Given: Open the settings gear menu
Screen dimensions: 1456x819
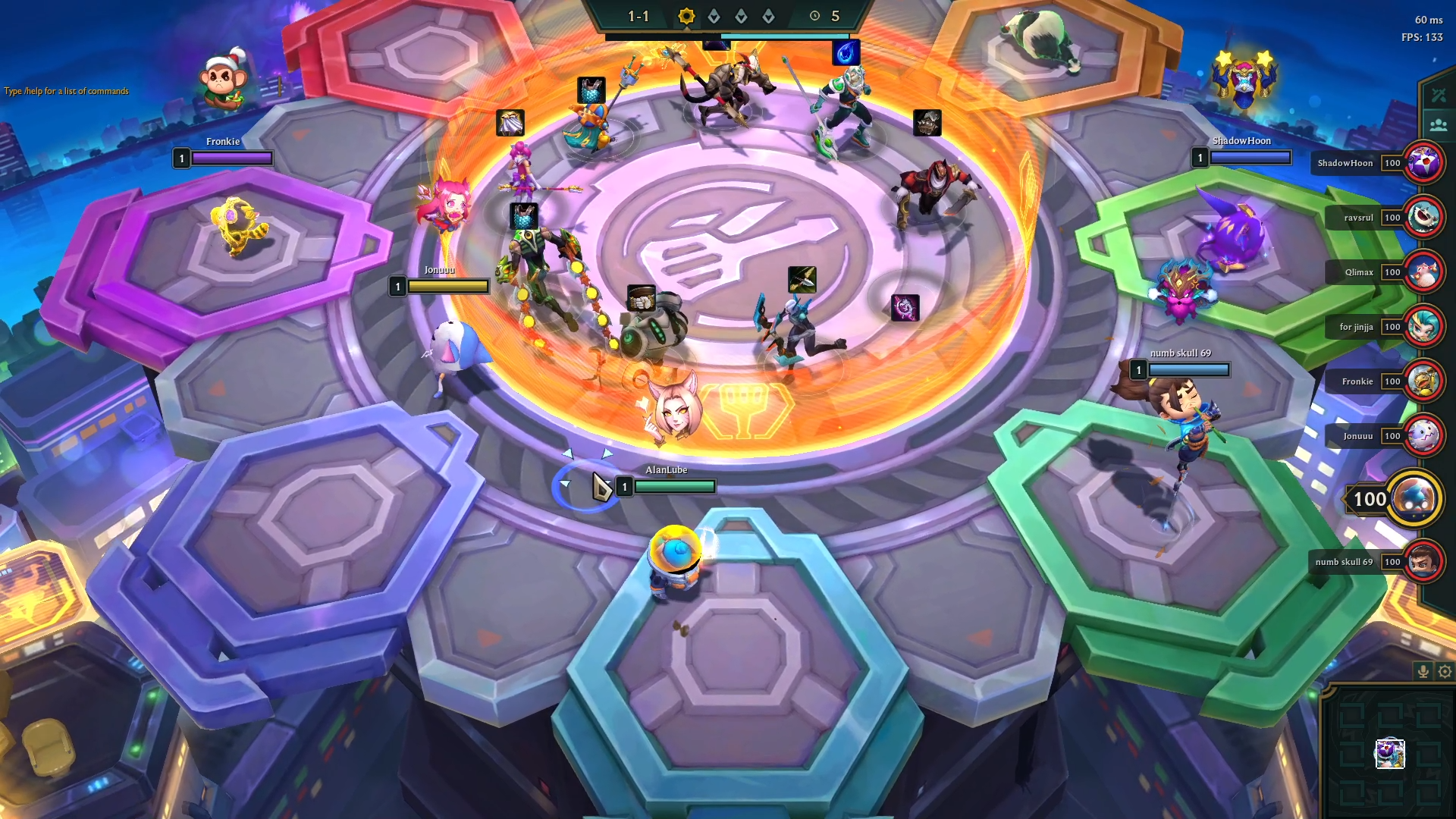Looking at the screenshot, I should point(1443,670).
